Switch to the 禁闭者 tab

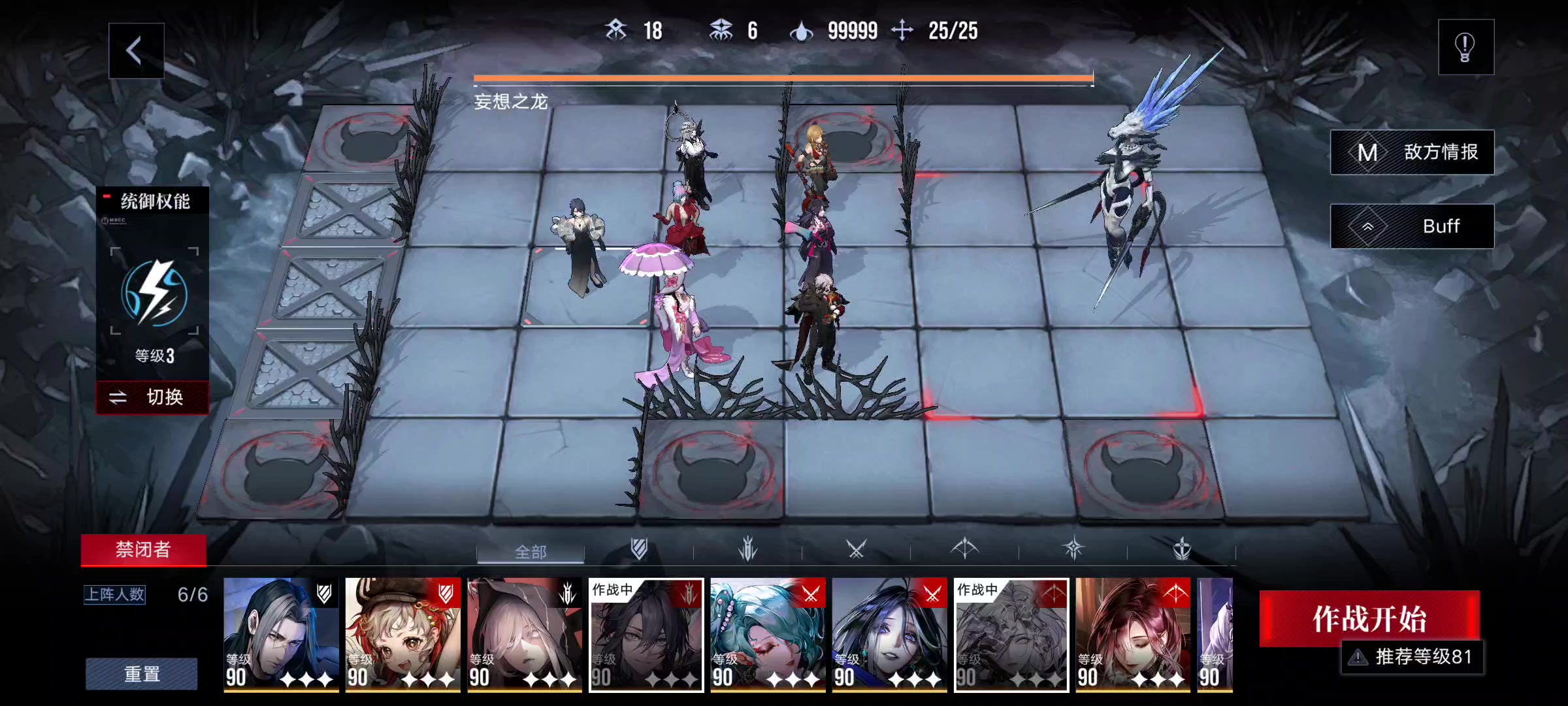143,550
